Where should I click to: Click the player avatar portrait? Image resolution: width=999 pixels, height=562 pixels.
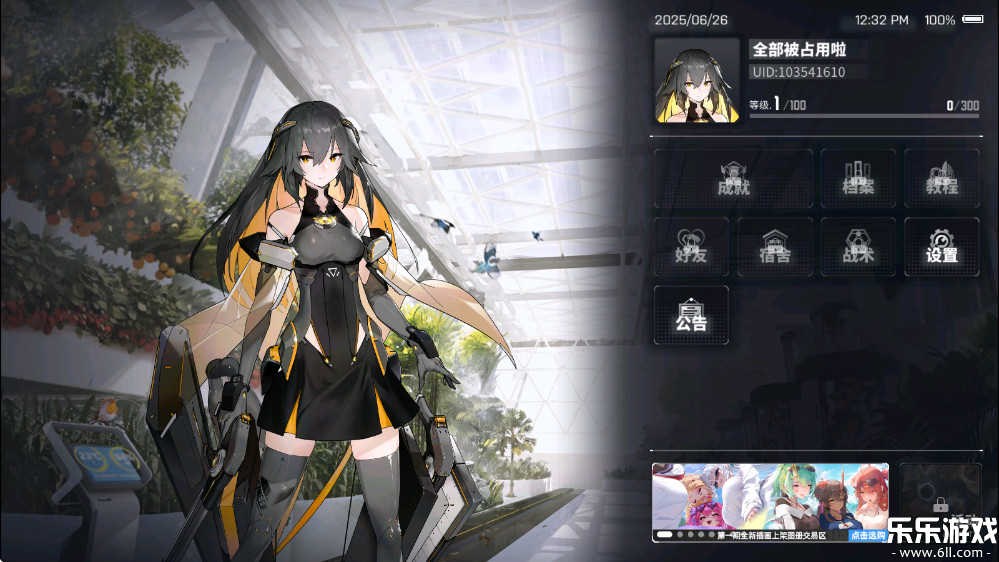697,81
